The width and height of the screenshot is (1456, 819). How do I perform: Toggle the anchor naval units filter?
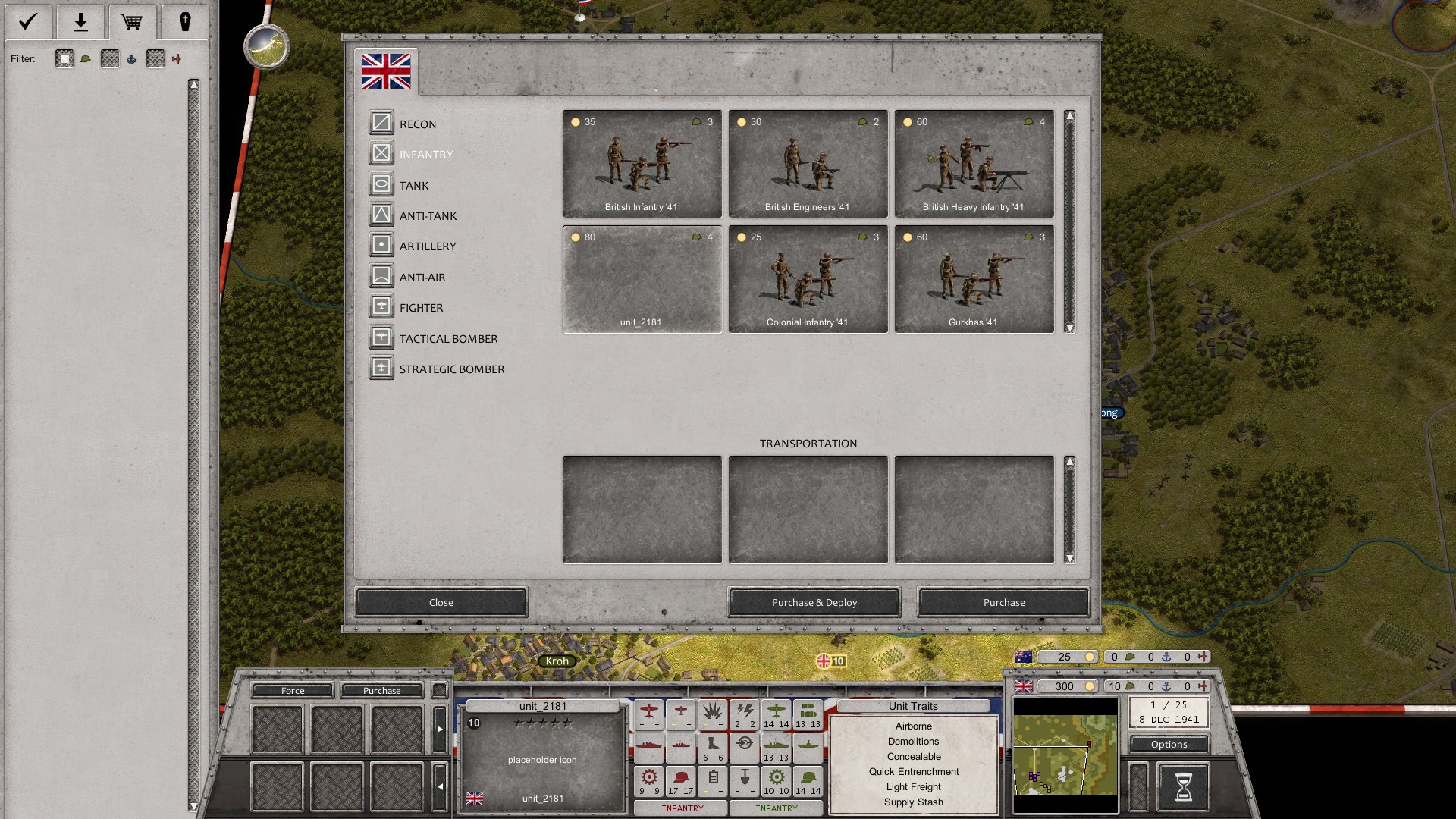(131, 58)
